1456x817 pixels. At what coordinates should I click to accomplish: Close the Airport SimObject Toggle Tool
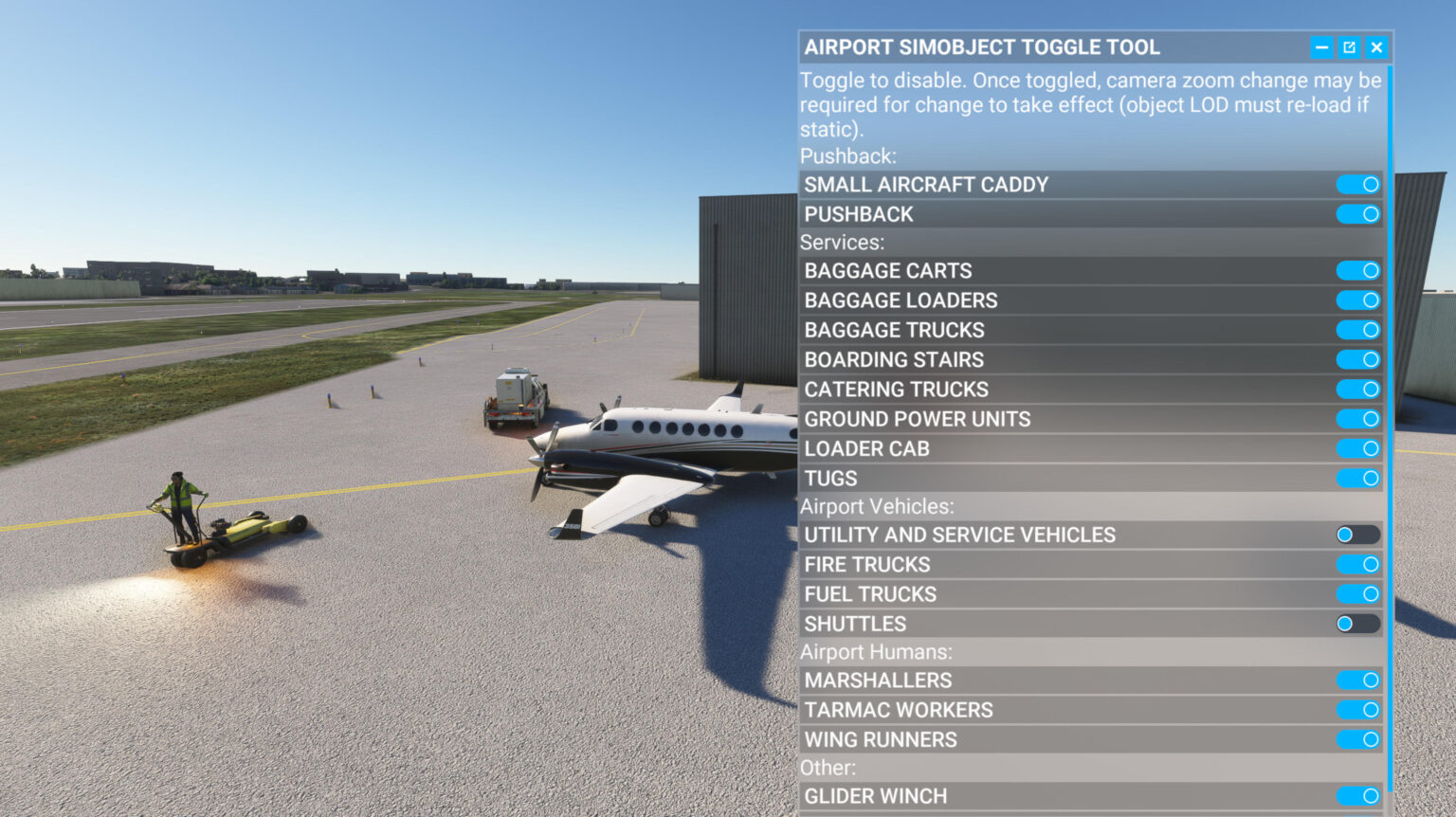(1374, 46)
